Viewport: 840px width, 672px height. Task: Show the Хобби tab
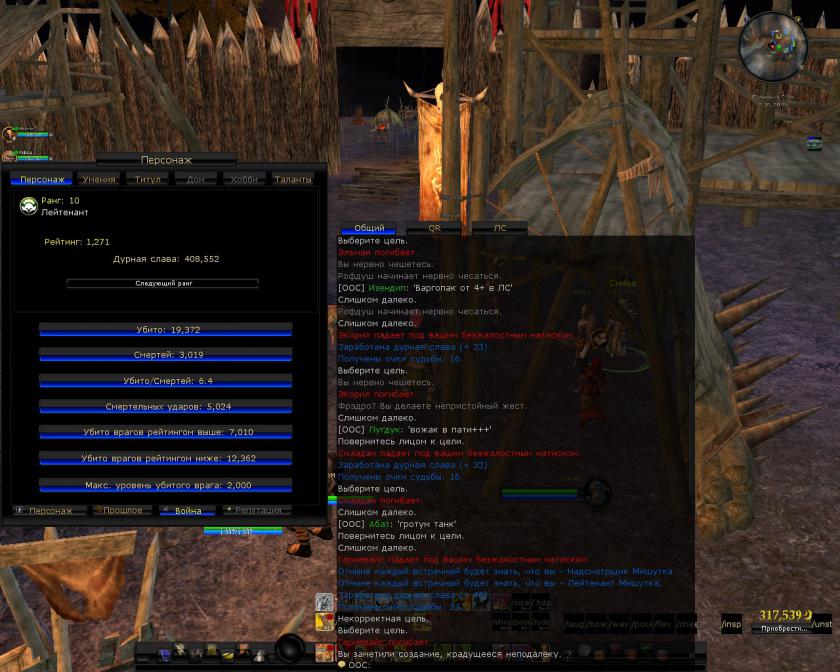click(244, 179)
